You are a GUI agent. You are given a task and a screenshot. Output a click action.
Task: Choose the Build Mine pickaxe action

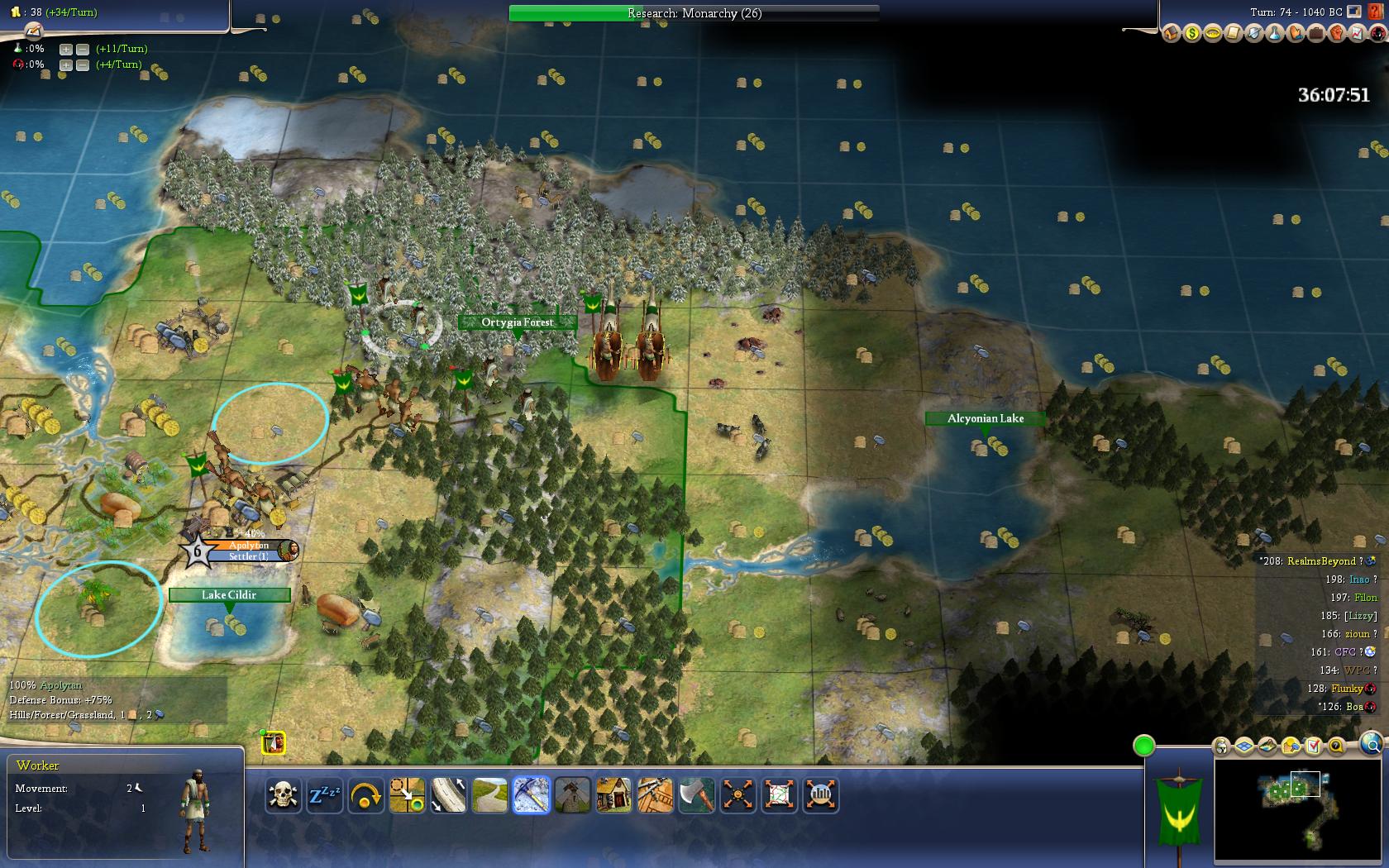(x=531, y=795)
